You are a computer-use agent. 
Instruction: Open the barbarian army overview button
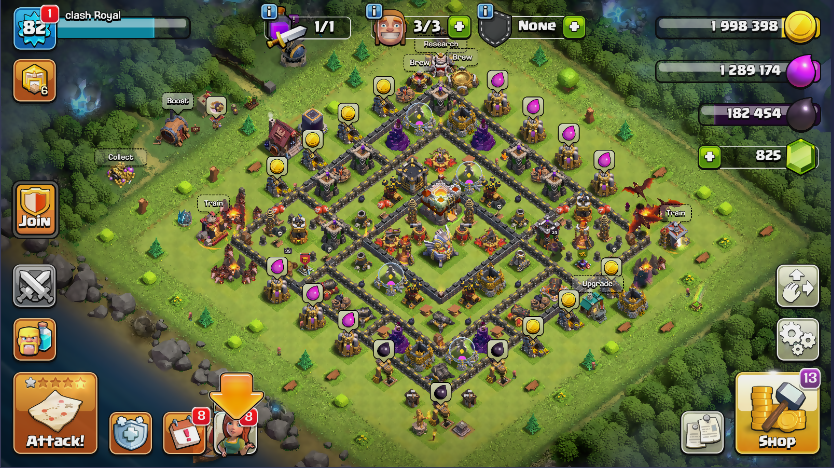[34, 338]
